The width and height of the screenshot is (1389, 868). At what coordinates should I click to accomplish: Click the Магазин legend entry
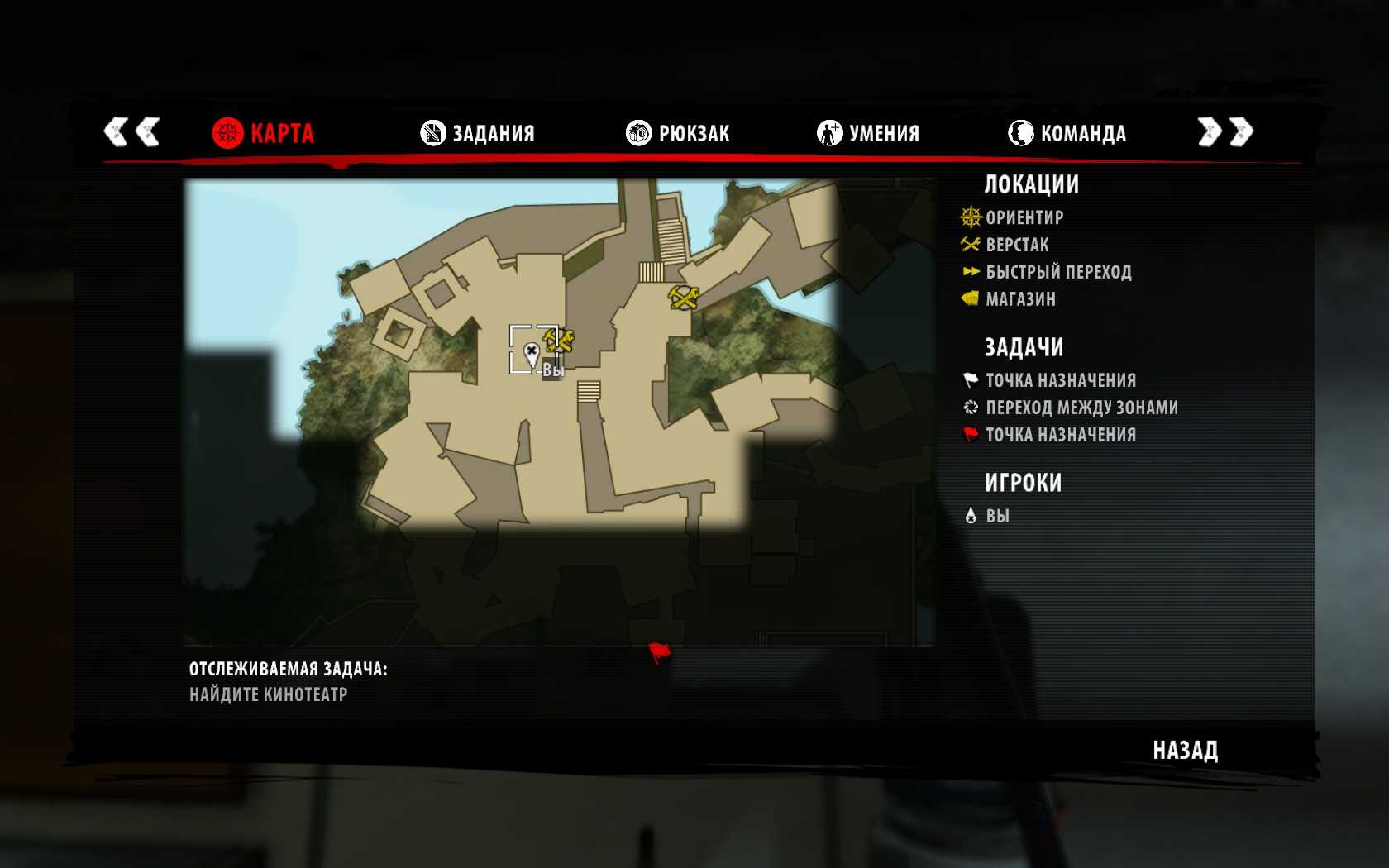pos(1019,299)
